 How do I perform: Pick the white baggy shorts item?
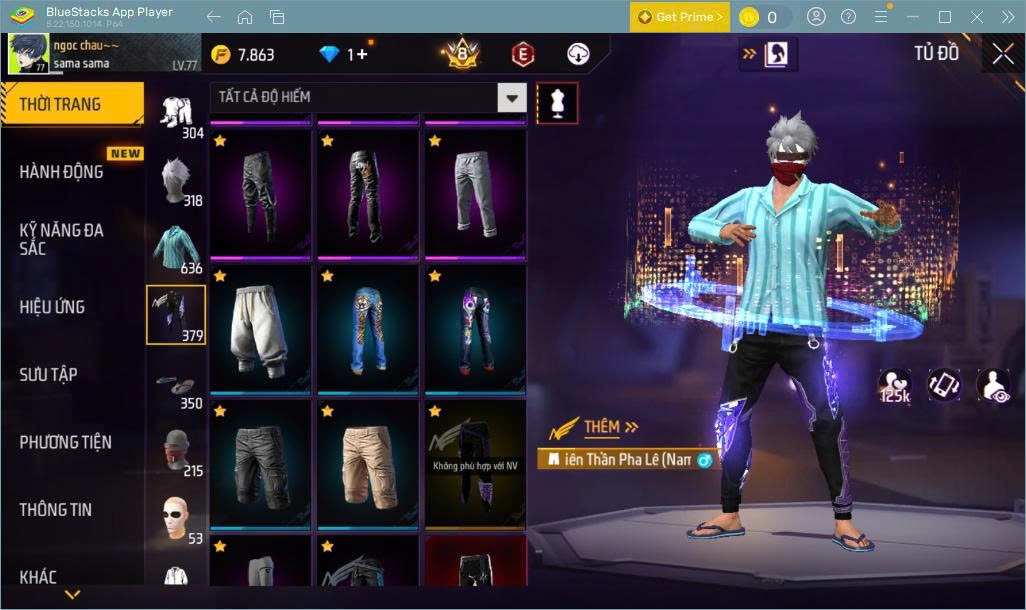[261, 328]
